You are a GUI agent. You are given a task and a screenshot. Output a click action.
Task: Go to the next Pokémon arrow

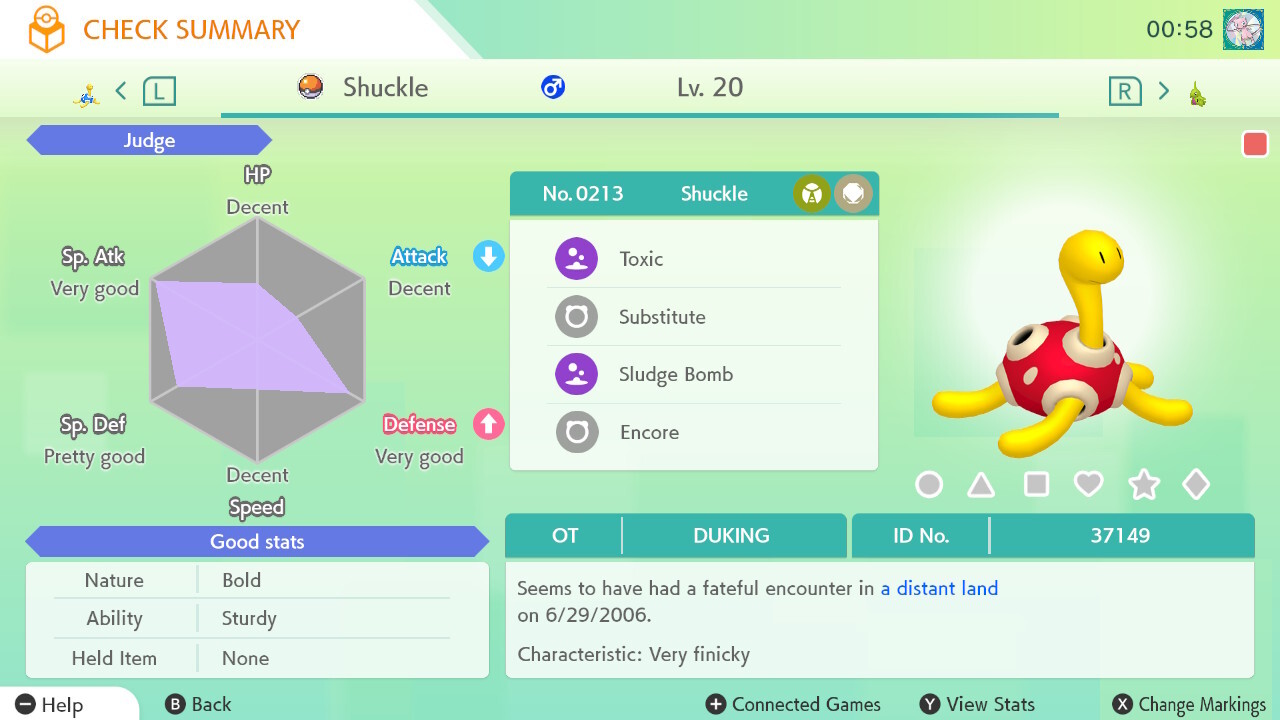pyautogui.click(x=1163, y=91)
